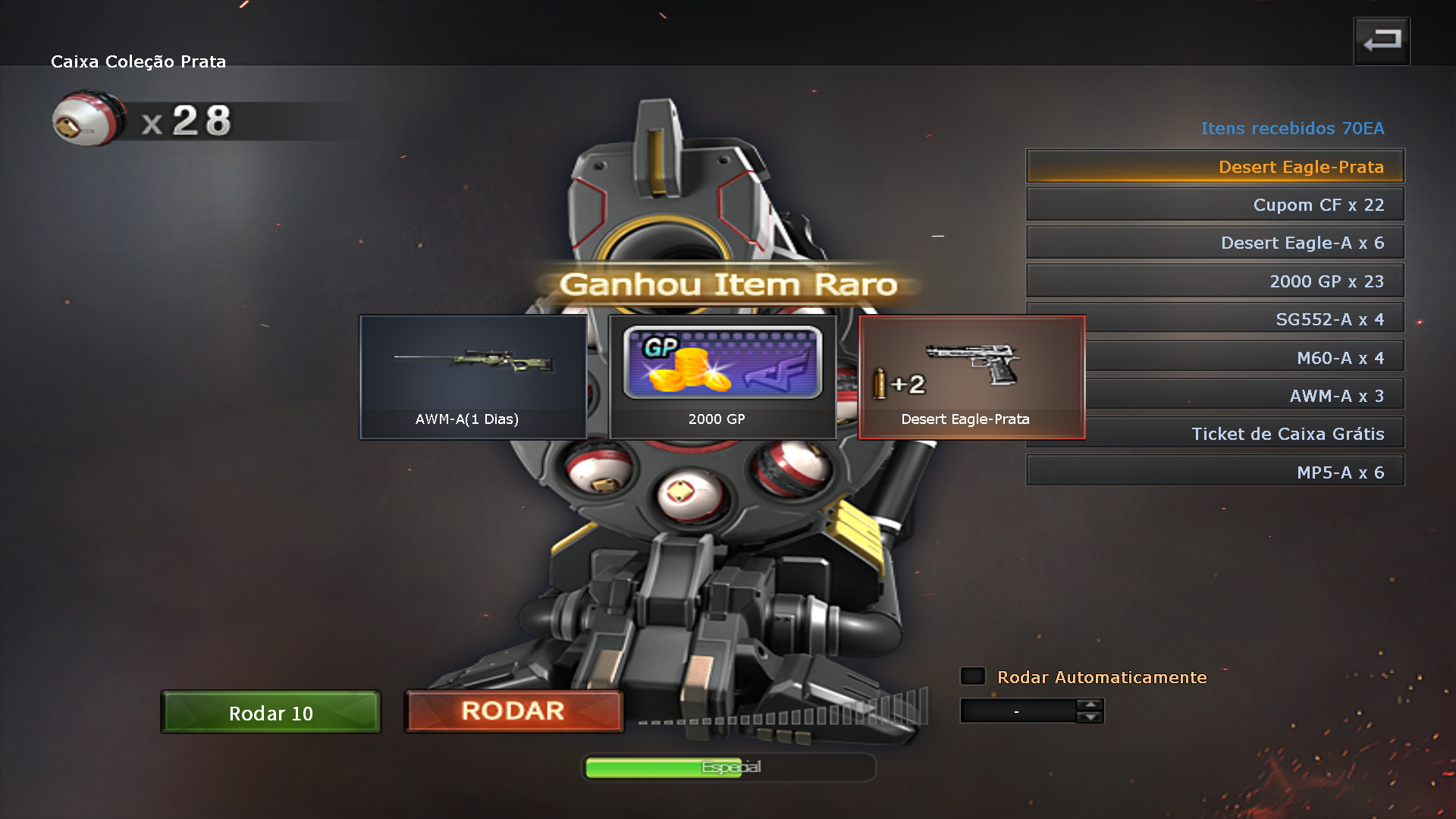1456x819 pixels.
Task: Select the M60-A x 4 row
Action: click(x=1244, y=357)
